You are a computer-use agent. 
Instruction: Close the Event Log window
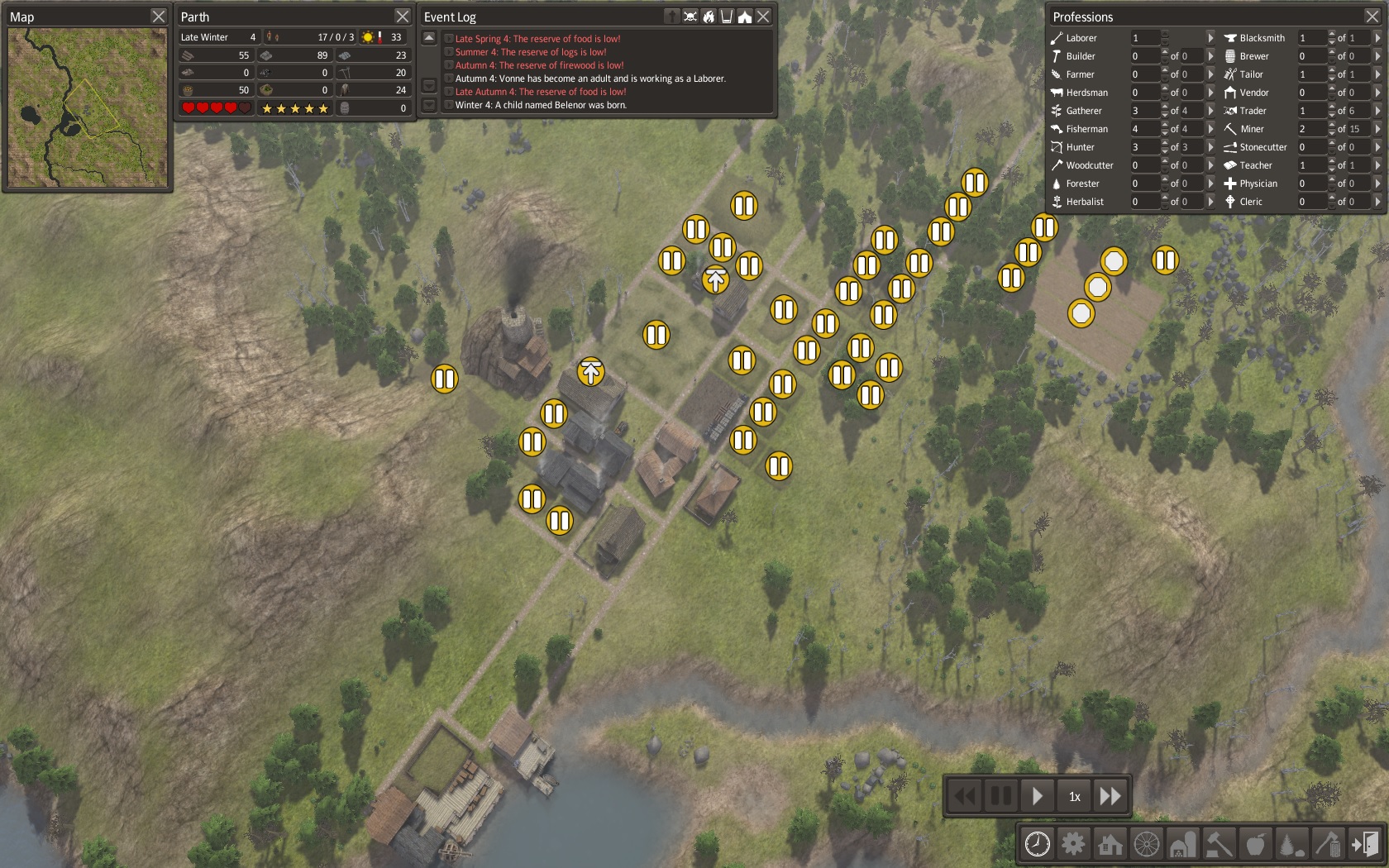pos(763,17)
